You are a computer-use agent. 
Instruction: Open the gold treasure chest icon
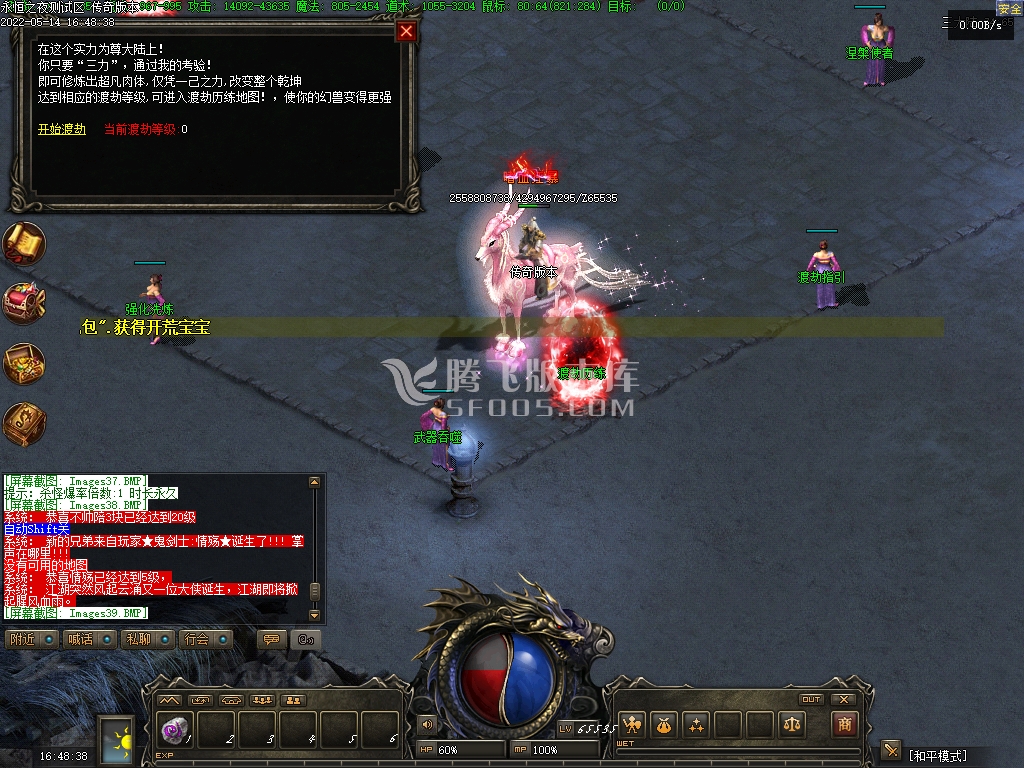tap(23, 364)
